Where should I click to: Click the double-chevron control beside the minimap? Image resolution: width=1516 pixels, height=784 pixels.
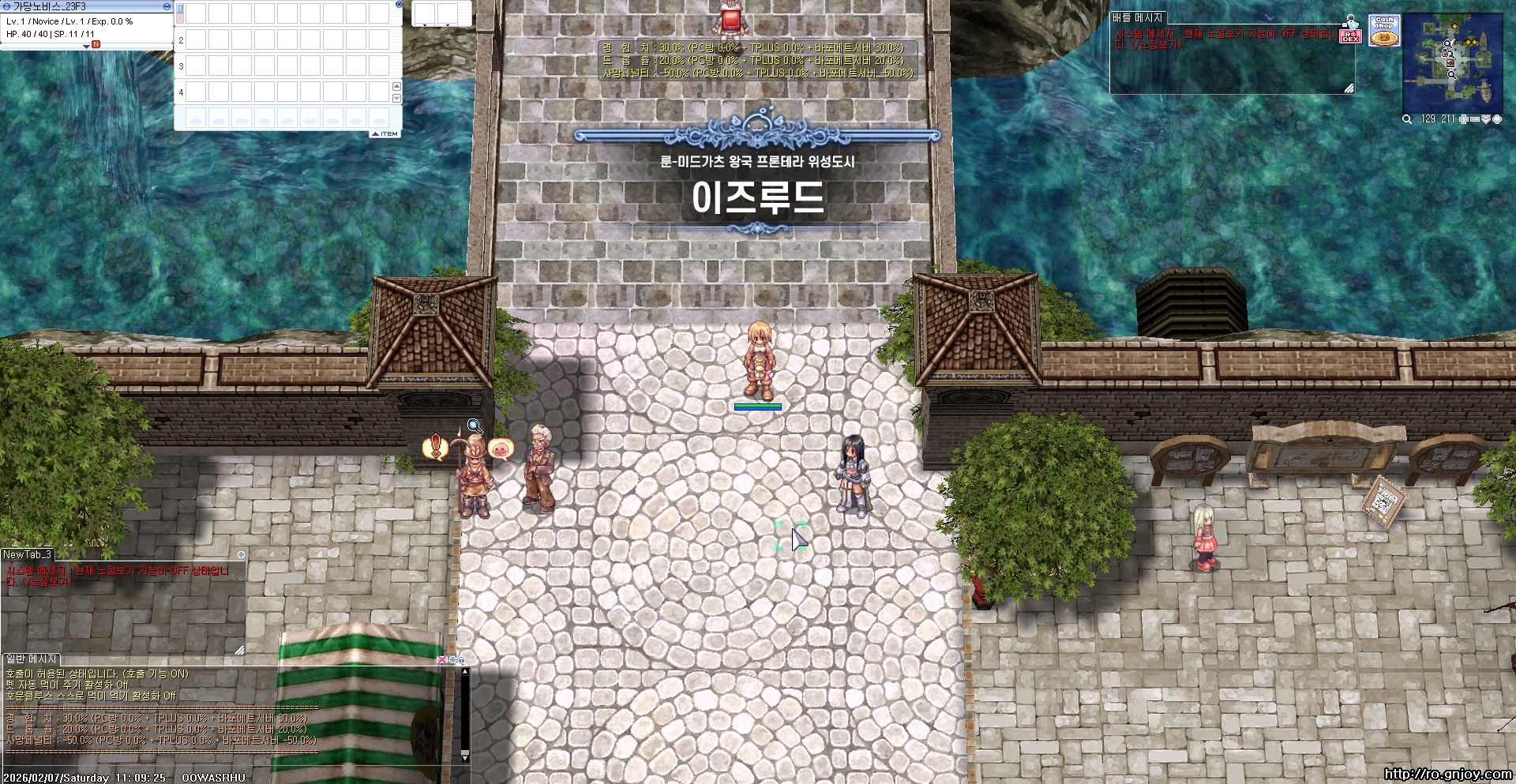(x=1486, y=119)
